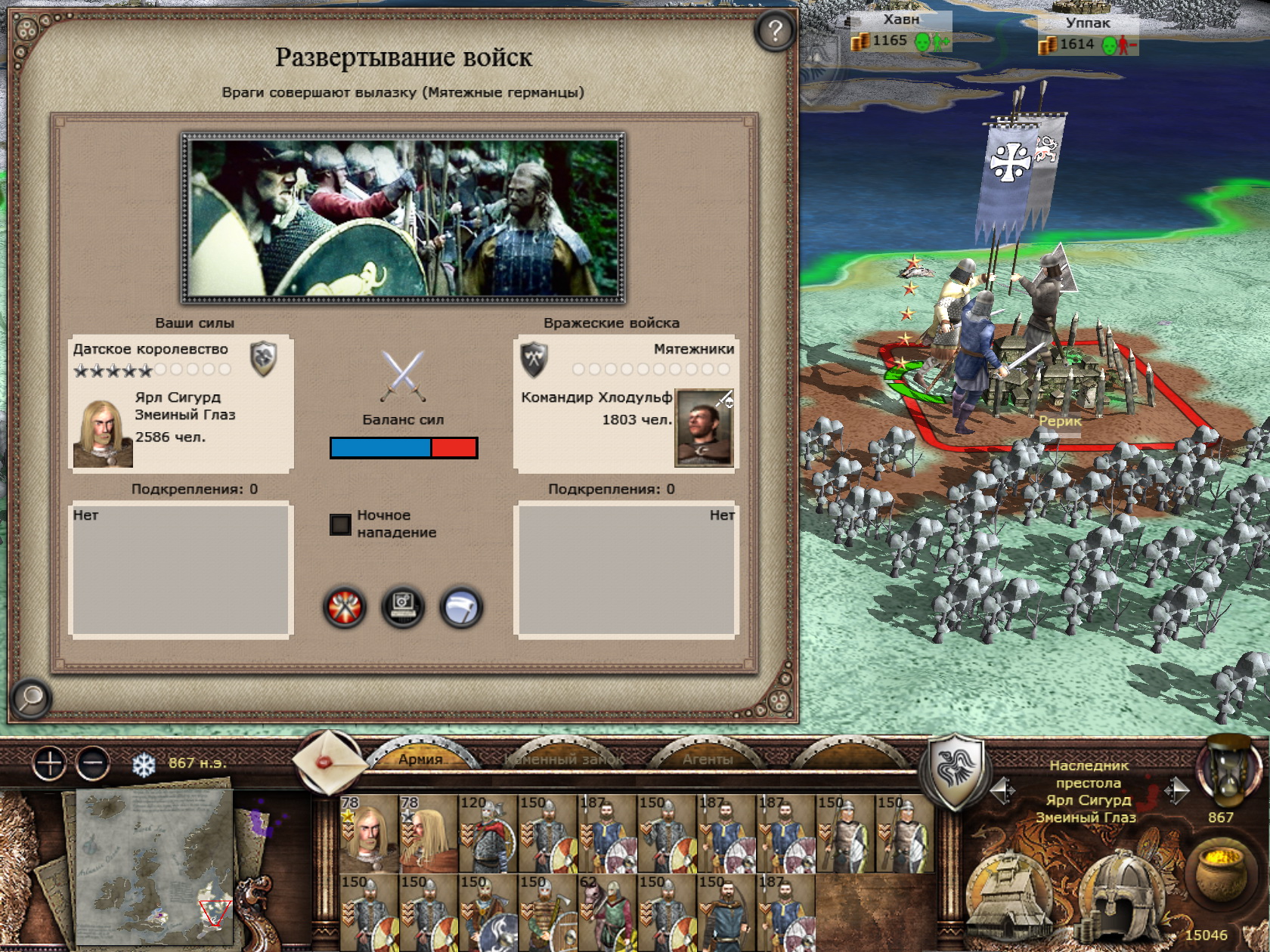Select enemy commander Hlodulf's portrait
The height and width of the screenshot is (952, 1270).
pos(704,428)
